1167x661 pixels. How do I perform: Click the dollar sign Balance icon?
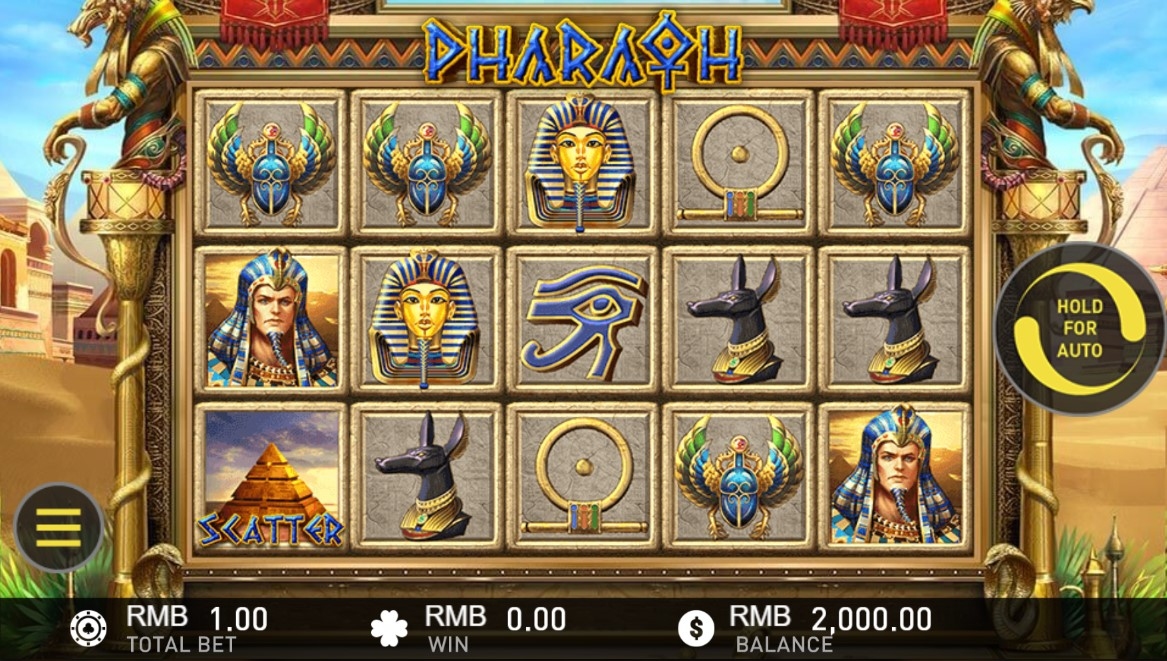click(x=696, y=628)
